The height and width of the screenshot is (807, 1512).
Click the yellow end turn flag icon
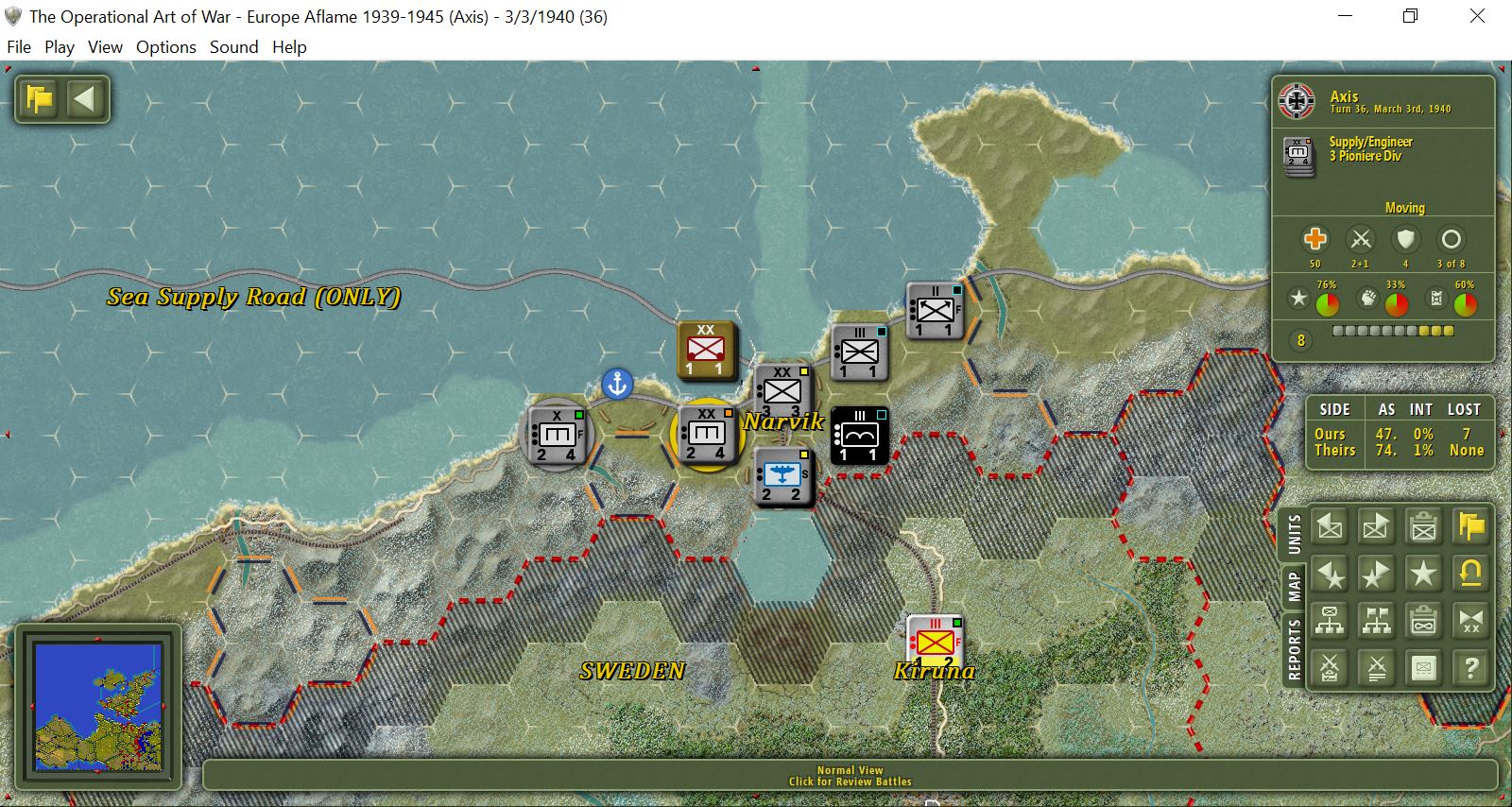[x=1470, y=526]
